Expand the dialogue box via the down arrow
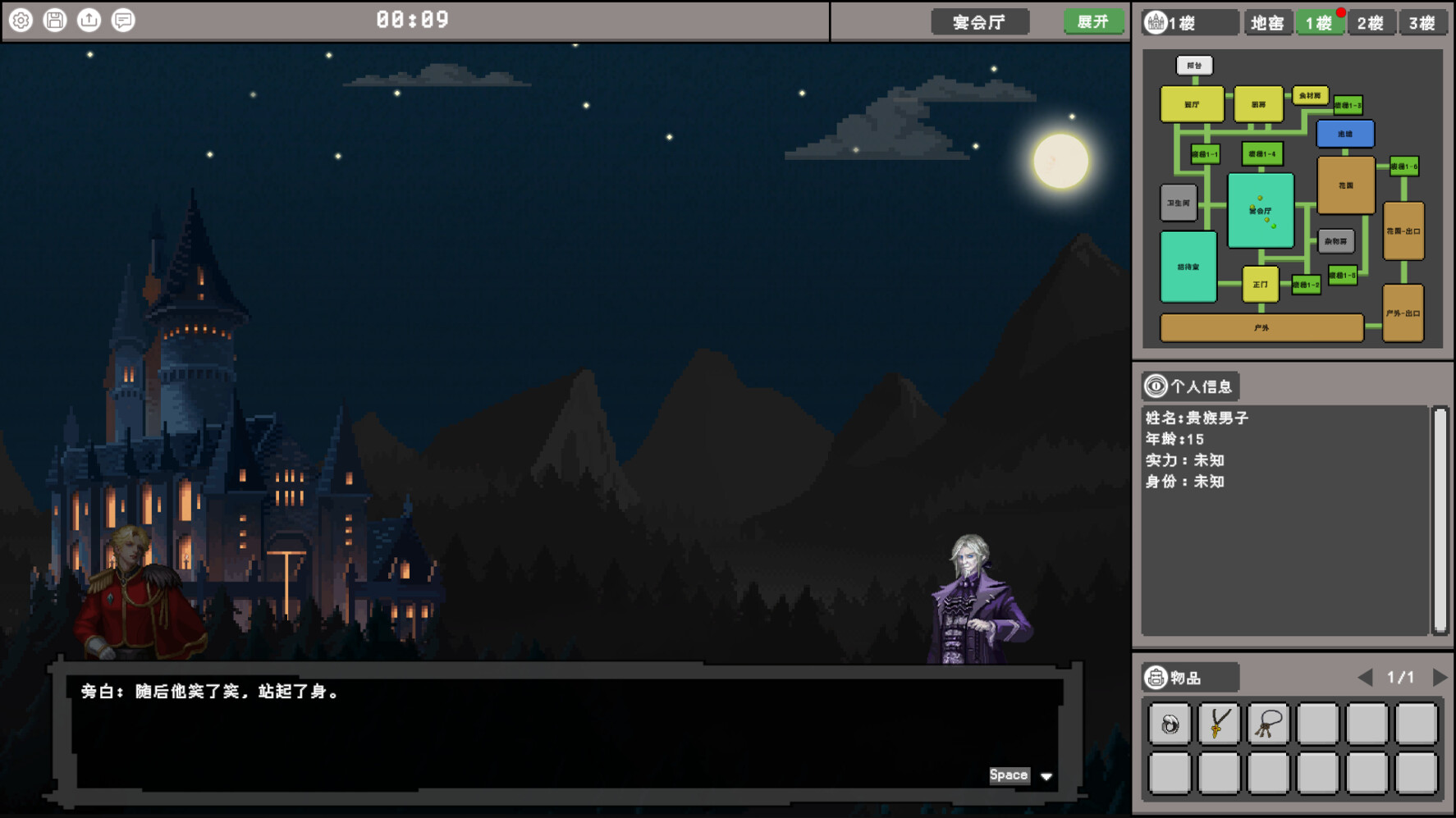The height and width of the screenshot is (818, 1456). (x=1046, y=776)
